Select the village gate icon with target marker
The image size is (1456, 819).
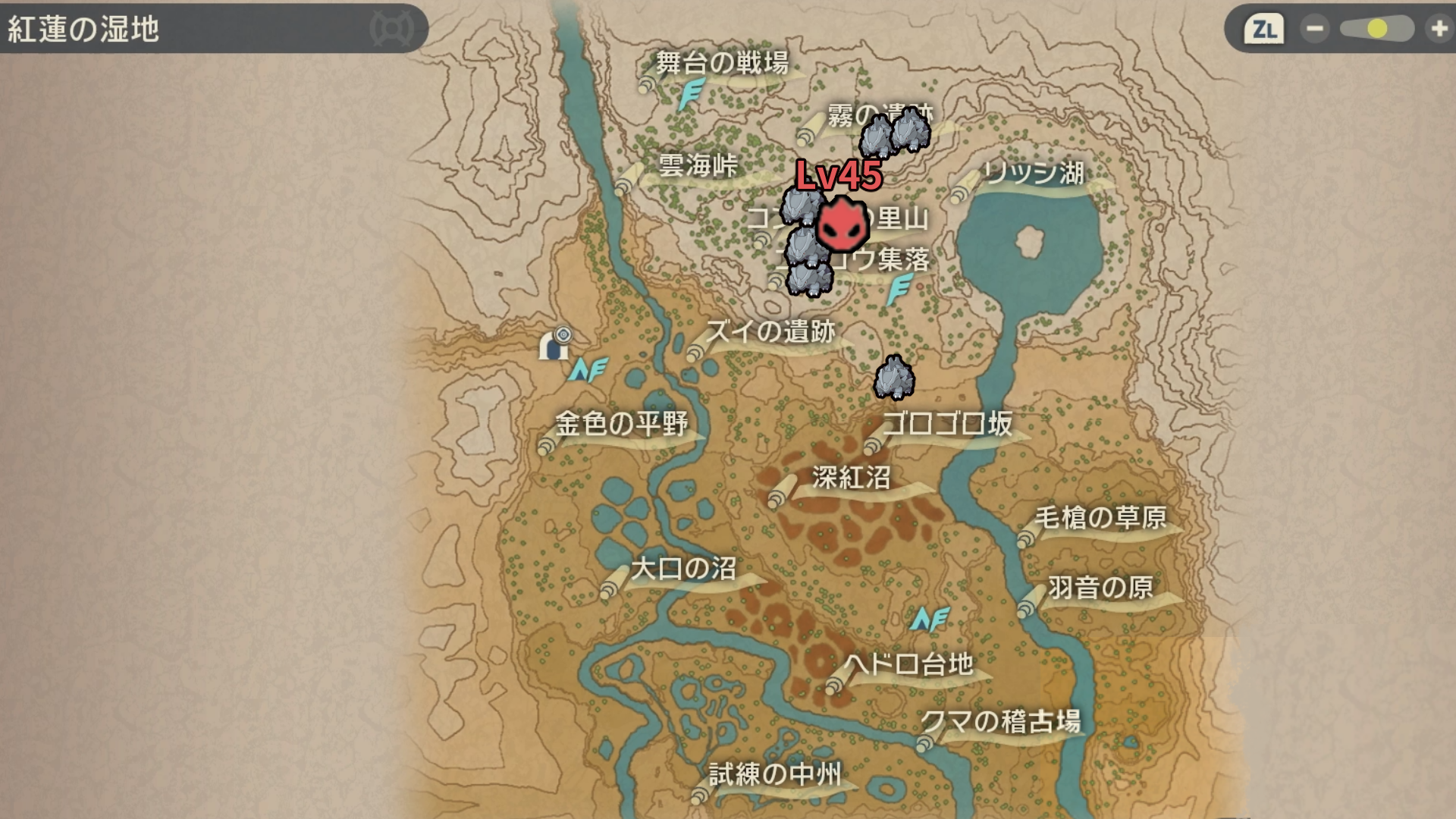point(555,344)
